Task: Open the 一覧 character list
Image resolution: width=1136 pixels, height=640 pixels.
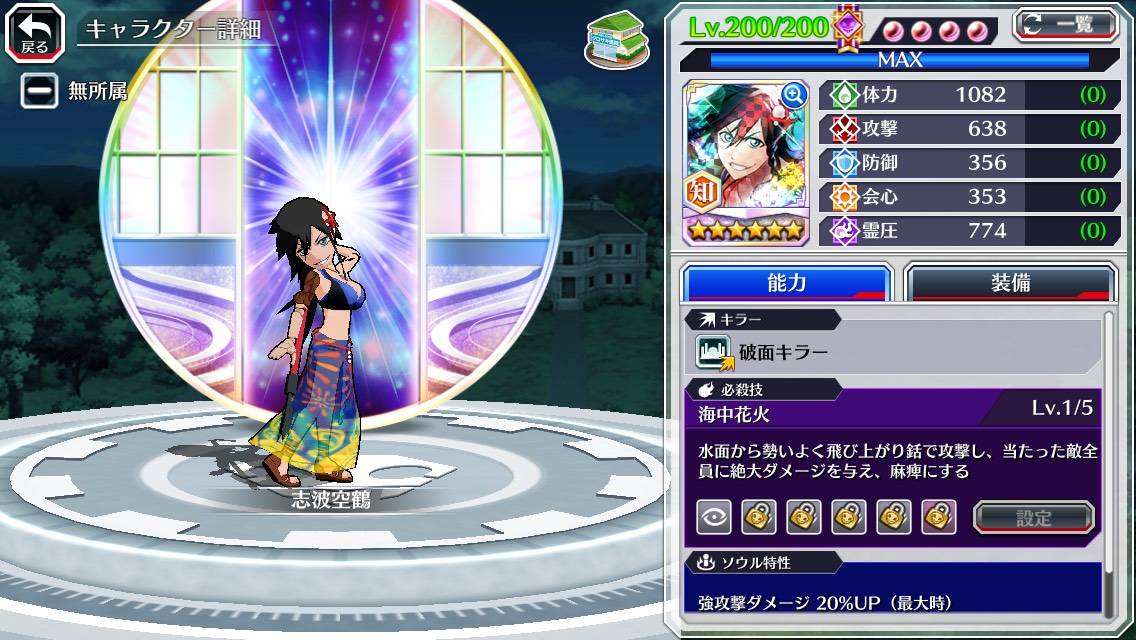Action: (x=1066, y=23)
